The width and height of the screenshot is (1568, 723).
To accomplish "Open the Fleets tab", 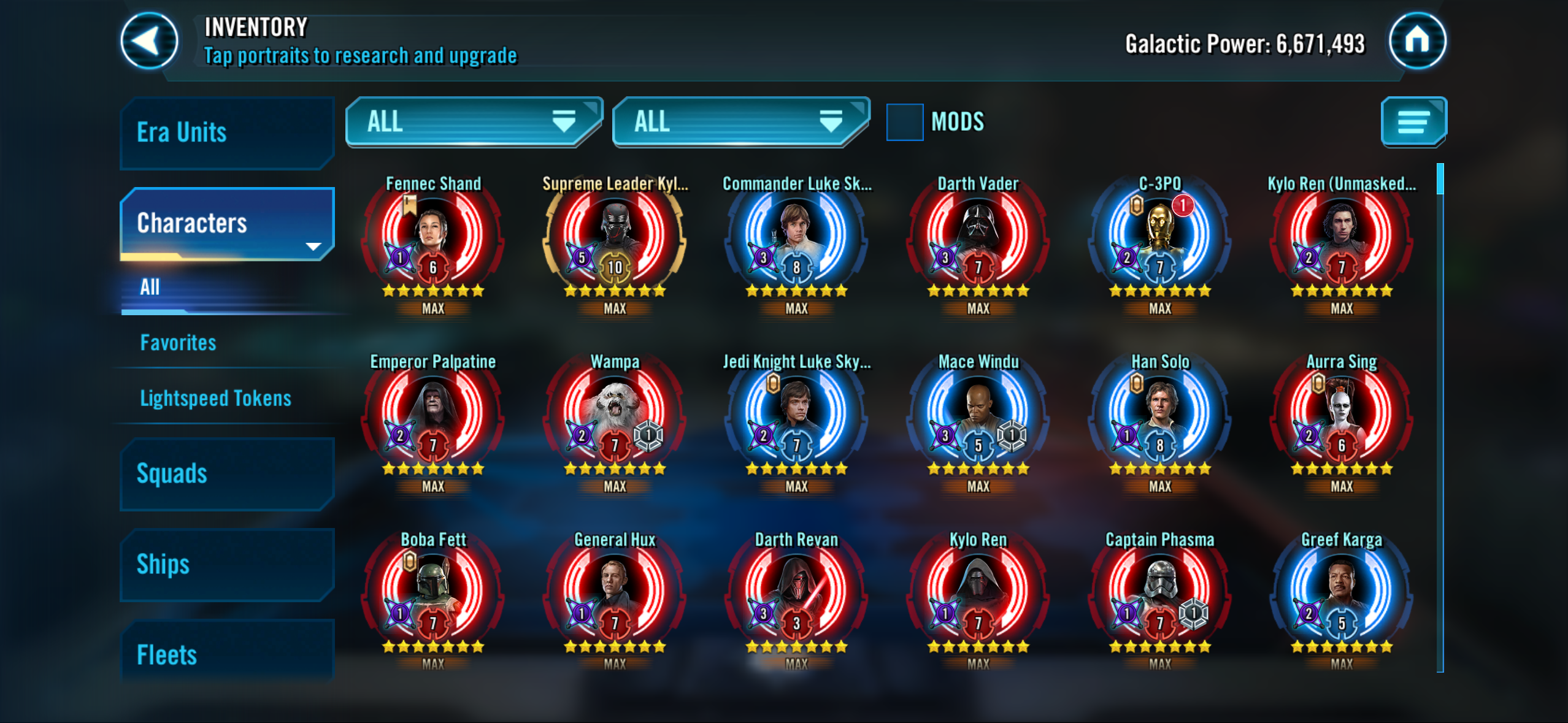I will point(227,654).
